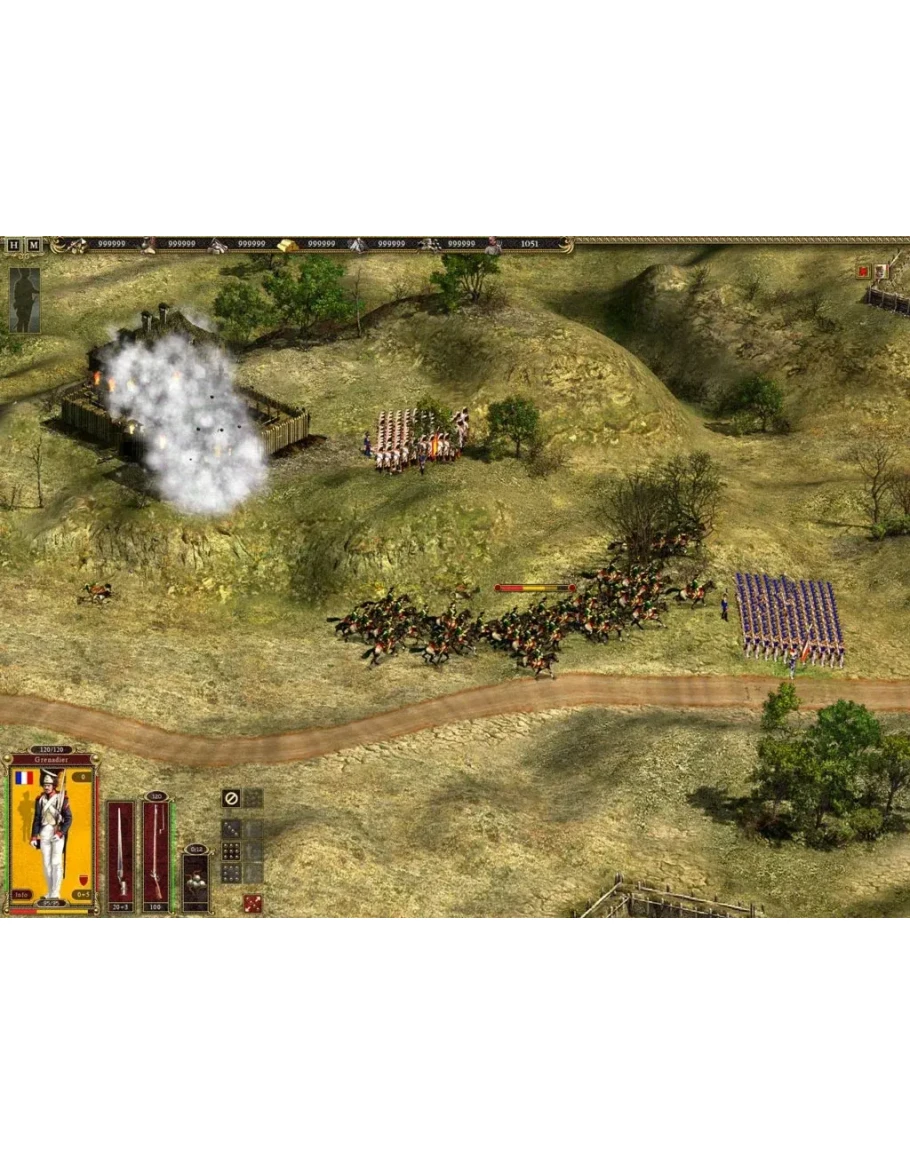Click the Grenadier unit portrait
The width and height of the screenshot is (910, 1155).
[x=51, y=833]
